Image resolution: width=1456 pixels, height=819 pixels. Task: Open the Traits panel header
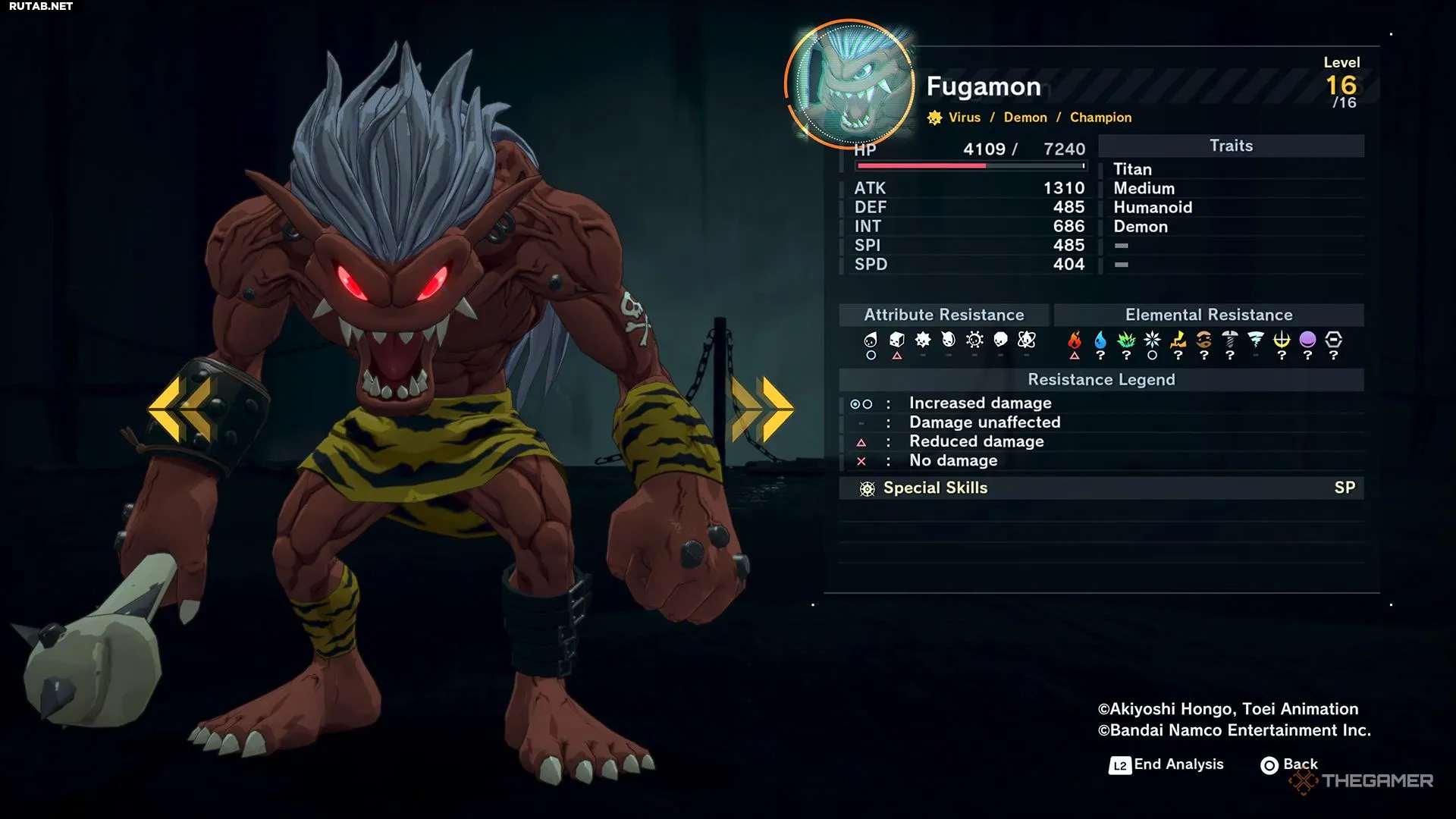coord(1231,146)
